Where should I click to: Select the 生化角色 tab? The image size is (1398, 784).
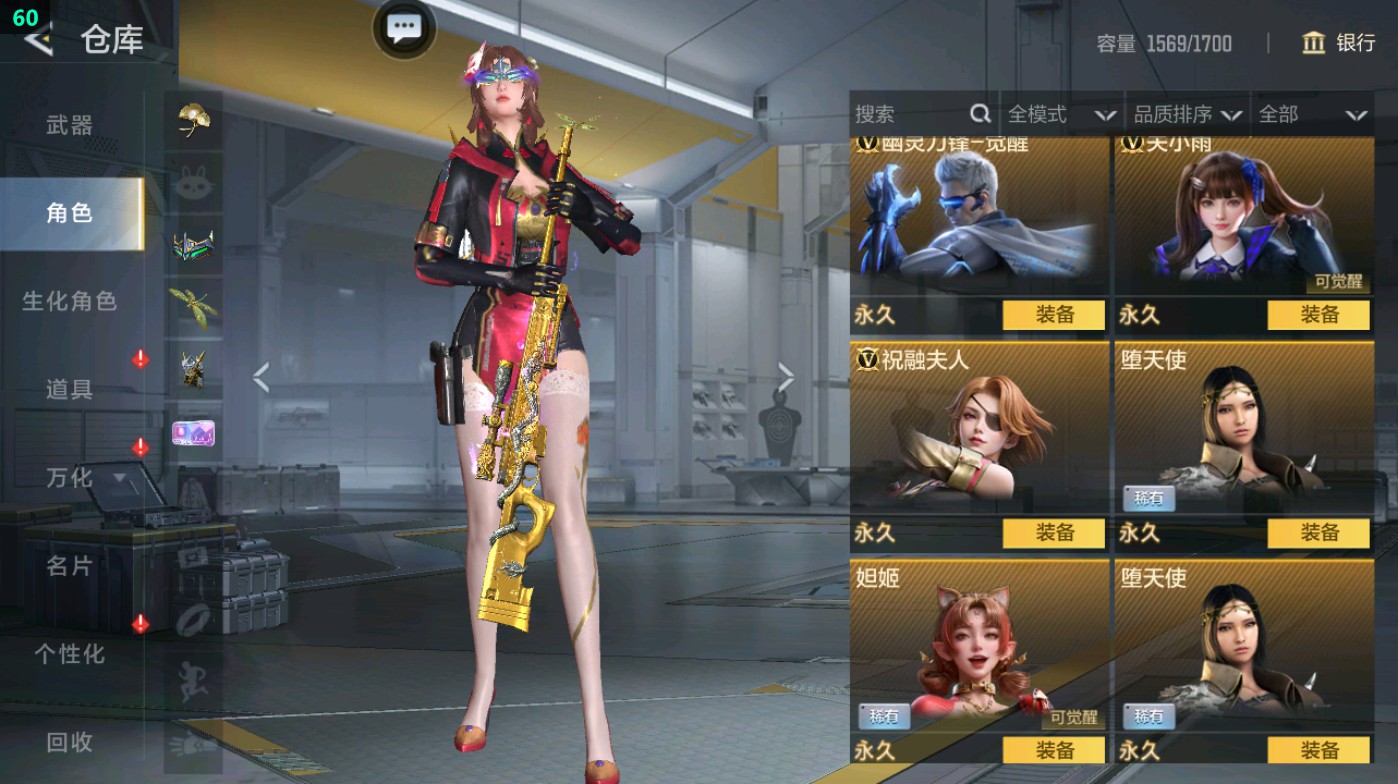click(x=70, y=301)
